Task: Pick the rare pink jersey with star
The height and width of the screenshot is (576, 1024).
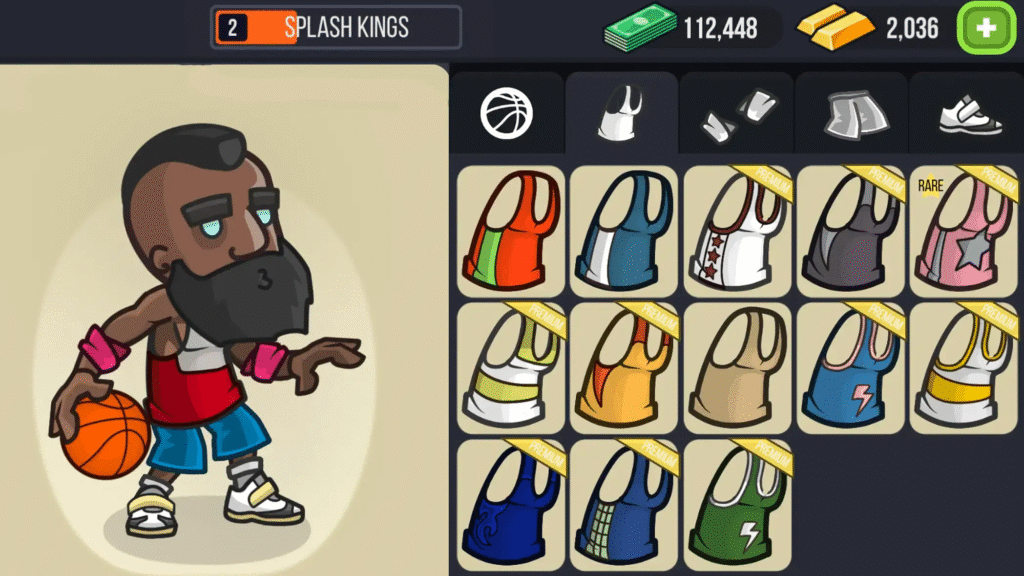Action: 964,230
